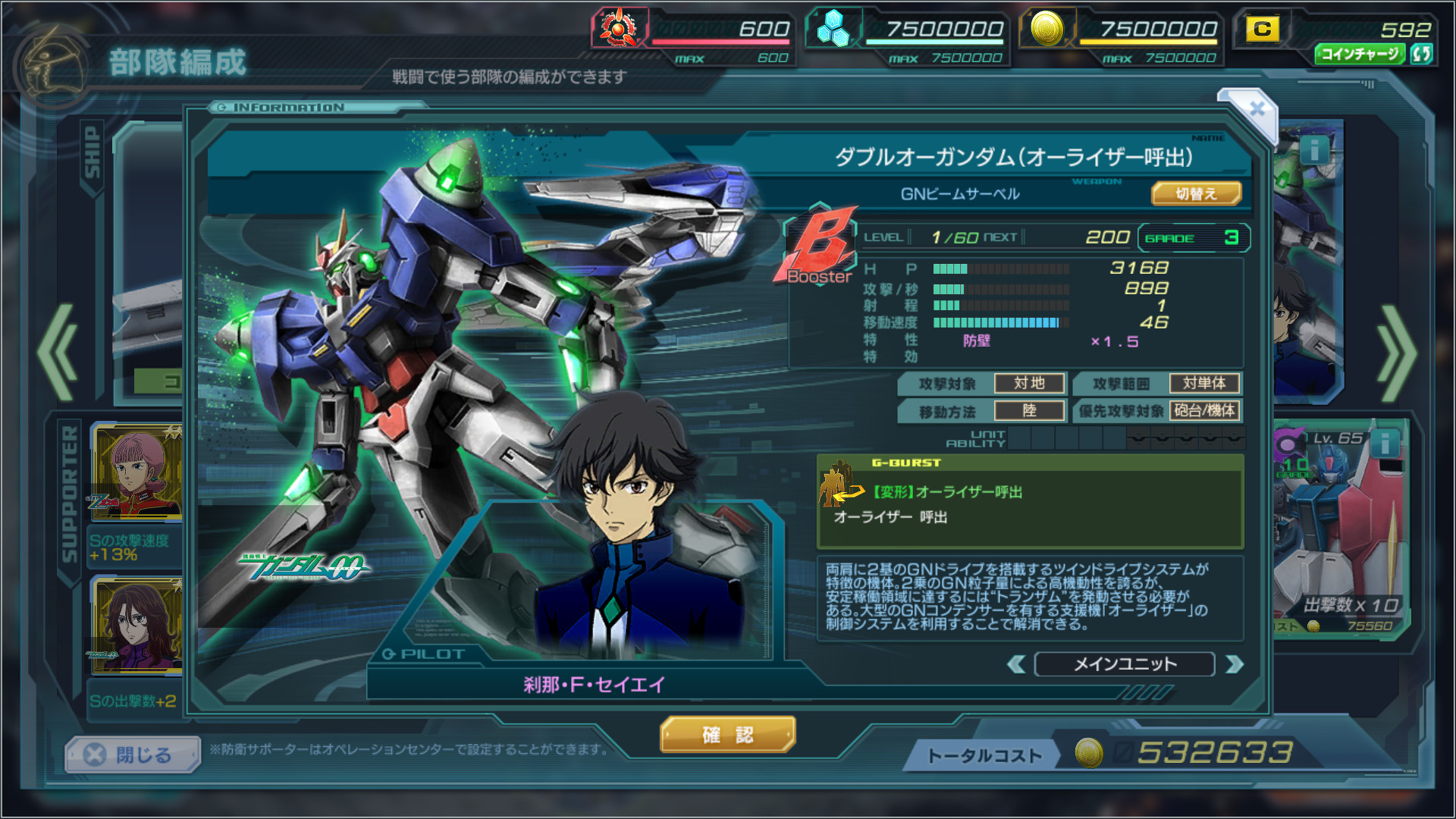
Task: Show the previous unit slot type
Action: pyautogui.click(x=1016, y=665)
